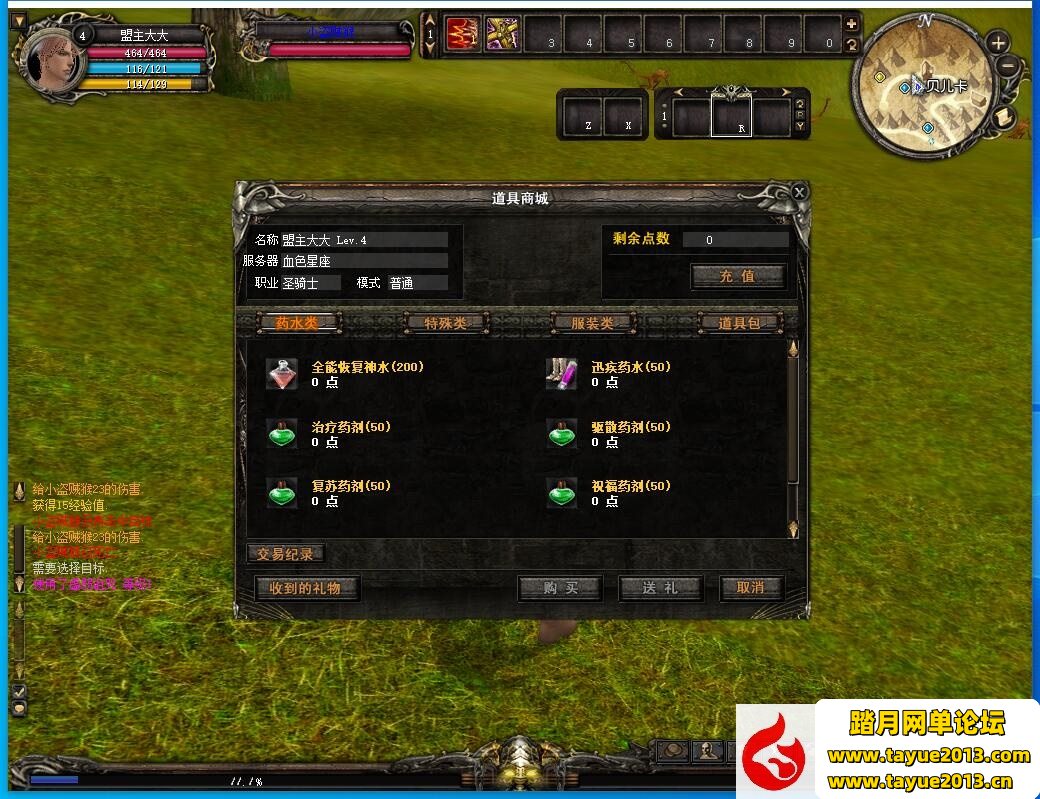The image size is (1040, 799).
Task: Zoom out the minimap with minus button
Action: [1008, 67]
